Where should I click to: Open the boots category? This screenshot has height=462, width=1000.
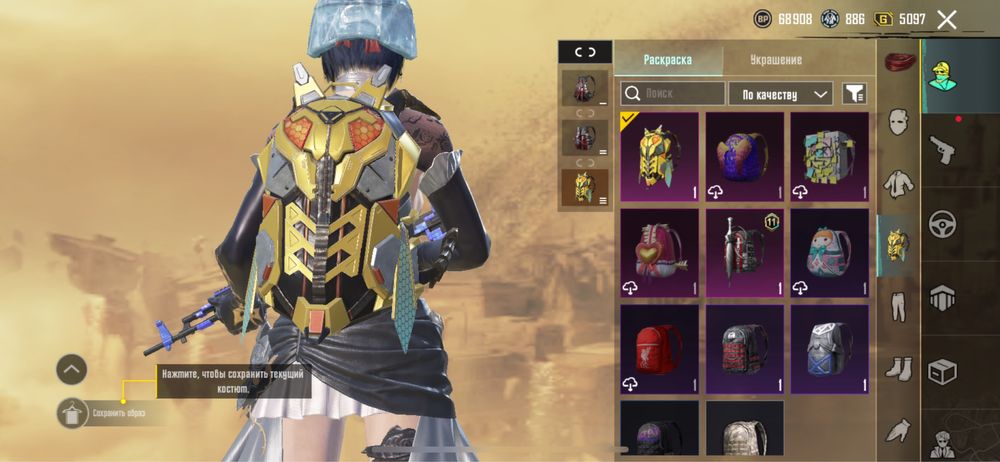[898, 368]
